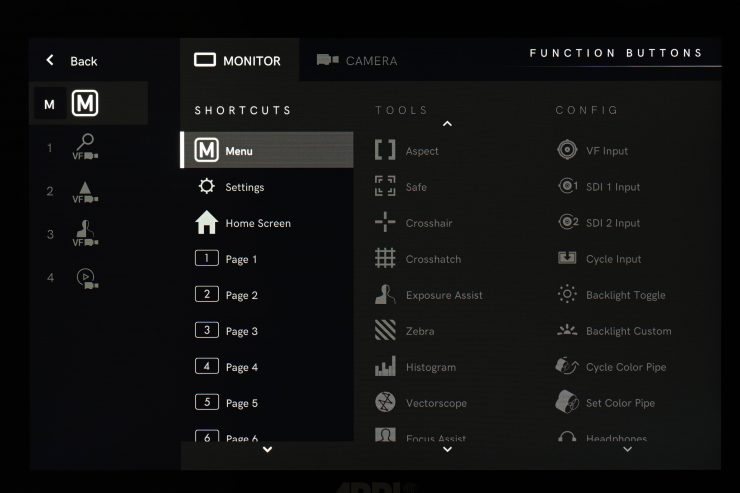Screen dimensions: 740x493
Task: Select the VF Input config option
Action: pos(606,151)
